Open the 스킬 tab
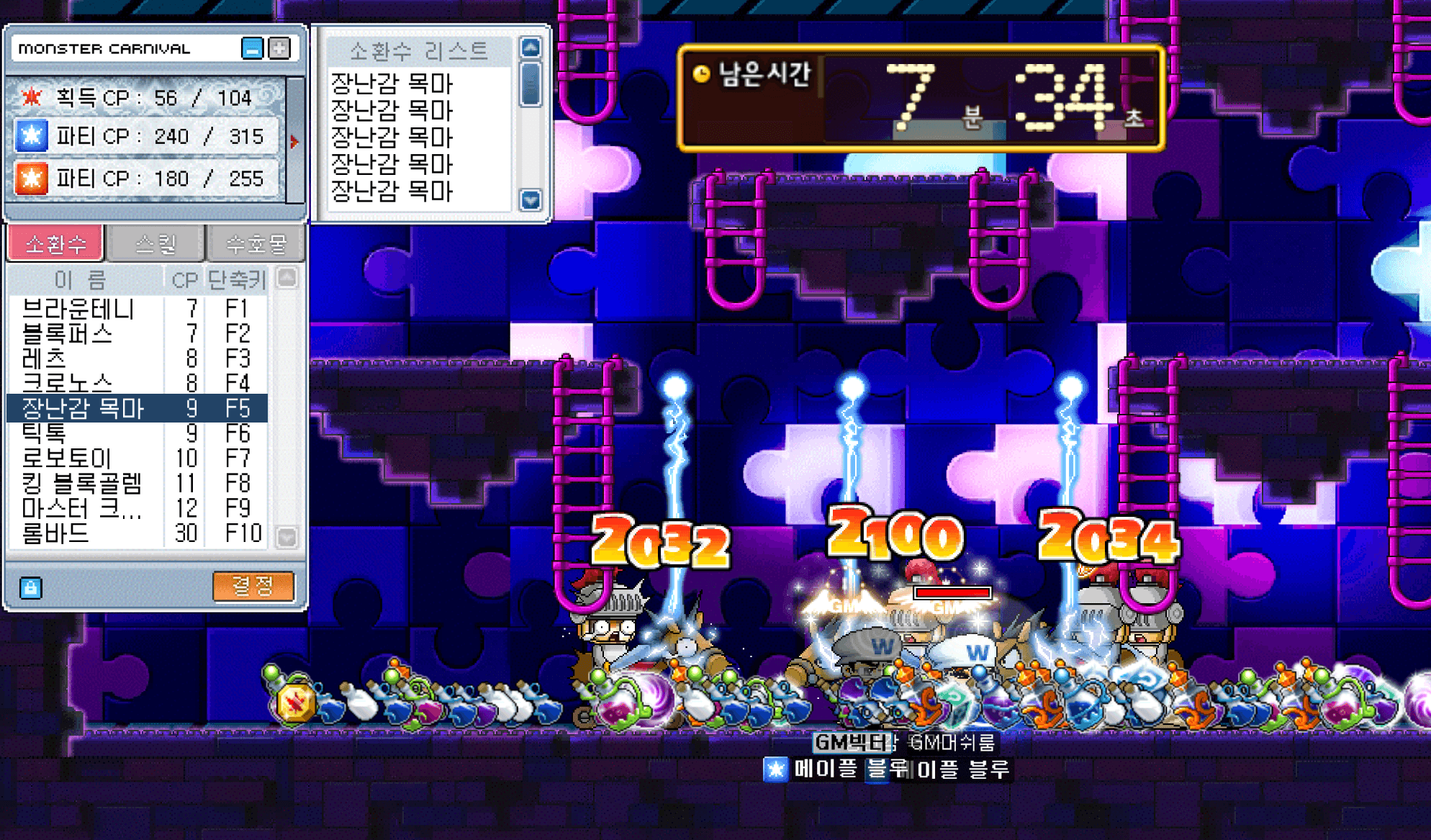Screen dimensions: 1431x840 coord(155,244)
